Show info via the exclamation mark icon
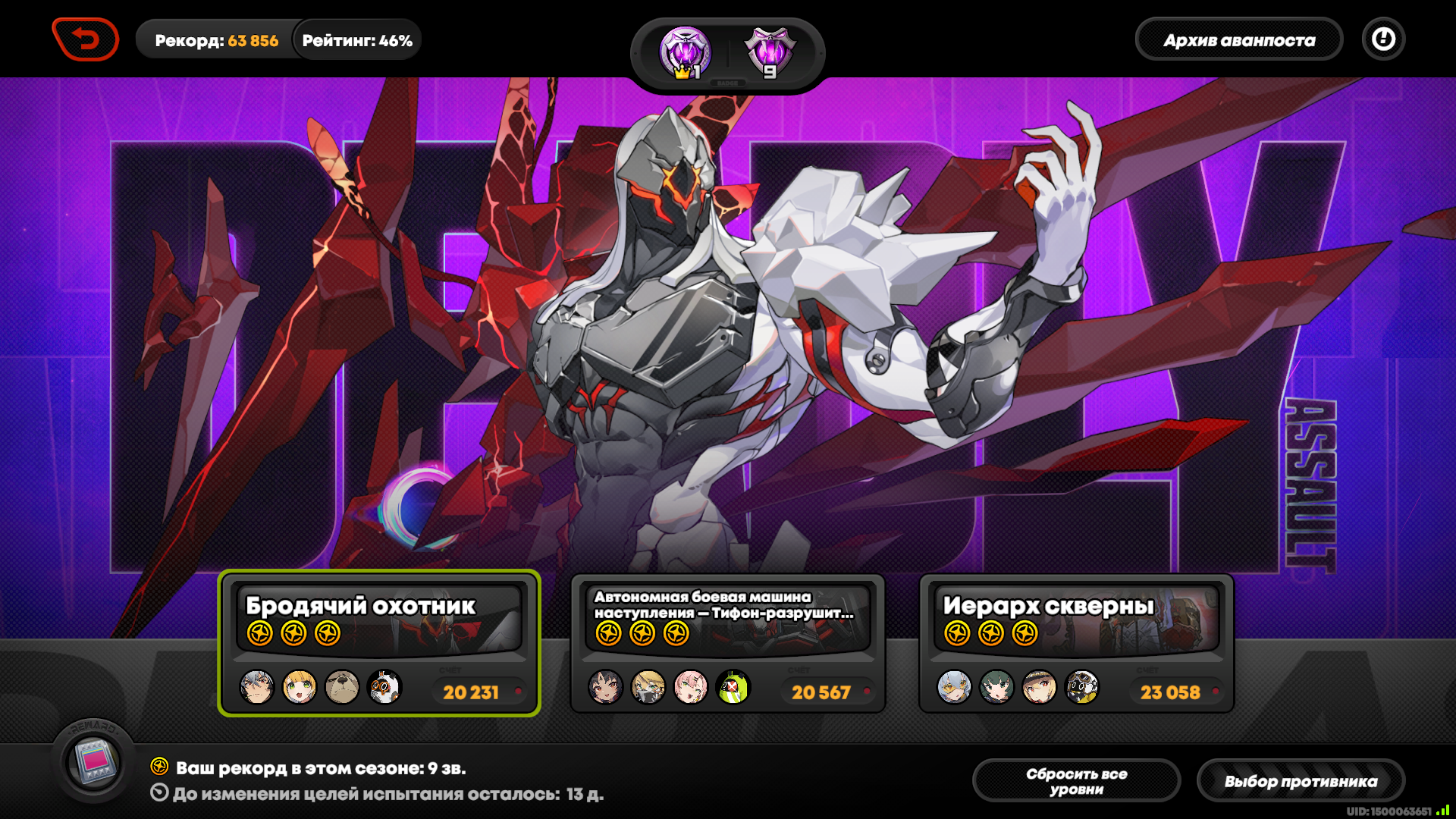 coord(1383,39)
